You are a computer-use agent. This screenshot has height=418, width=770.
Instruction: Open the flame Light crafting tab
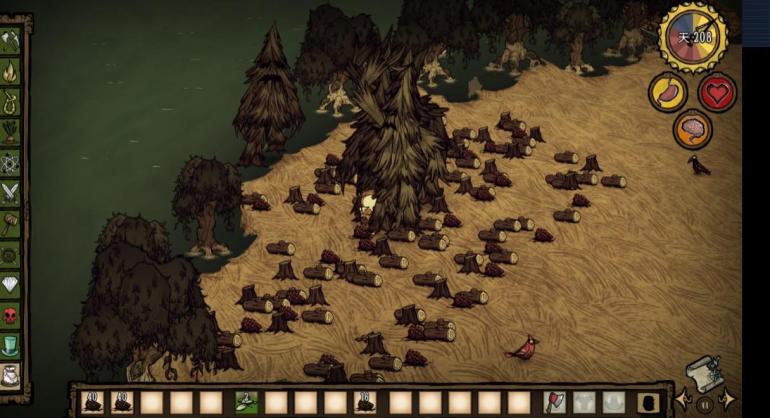pyautogui.click(x=13, y=71)
